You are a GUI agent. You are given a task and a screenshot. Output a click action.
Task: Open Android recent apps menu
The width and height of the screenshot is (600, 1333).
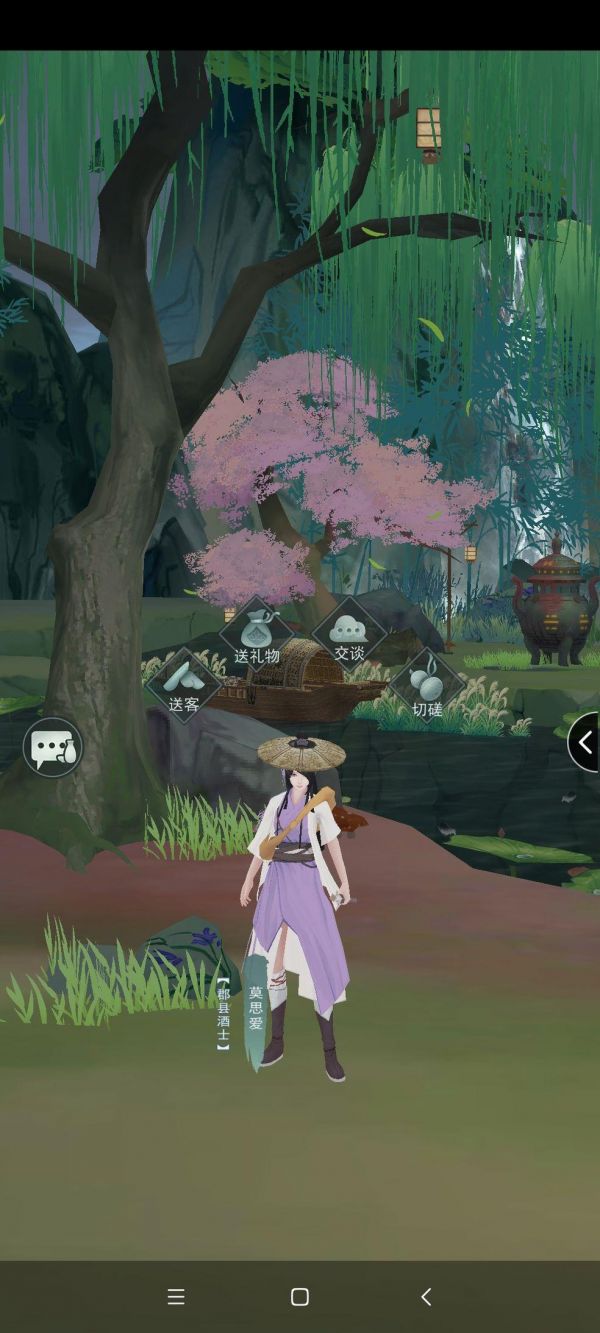coord(176,1297)
